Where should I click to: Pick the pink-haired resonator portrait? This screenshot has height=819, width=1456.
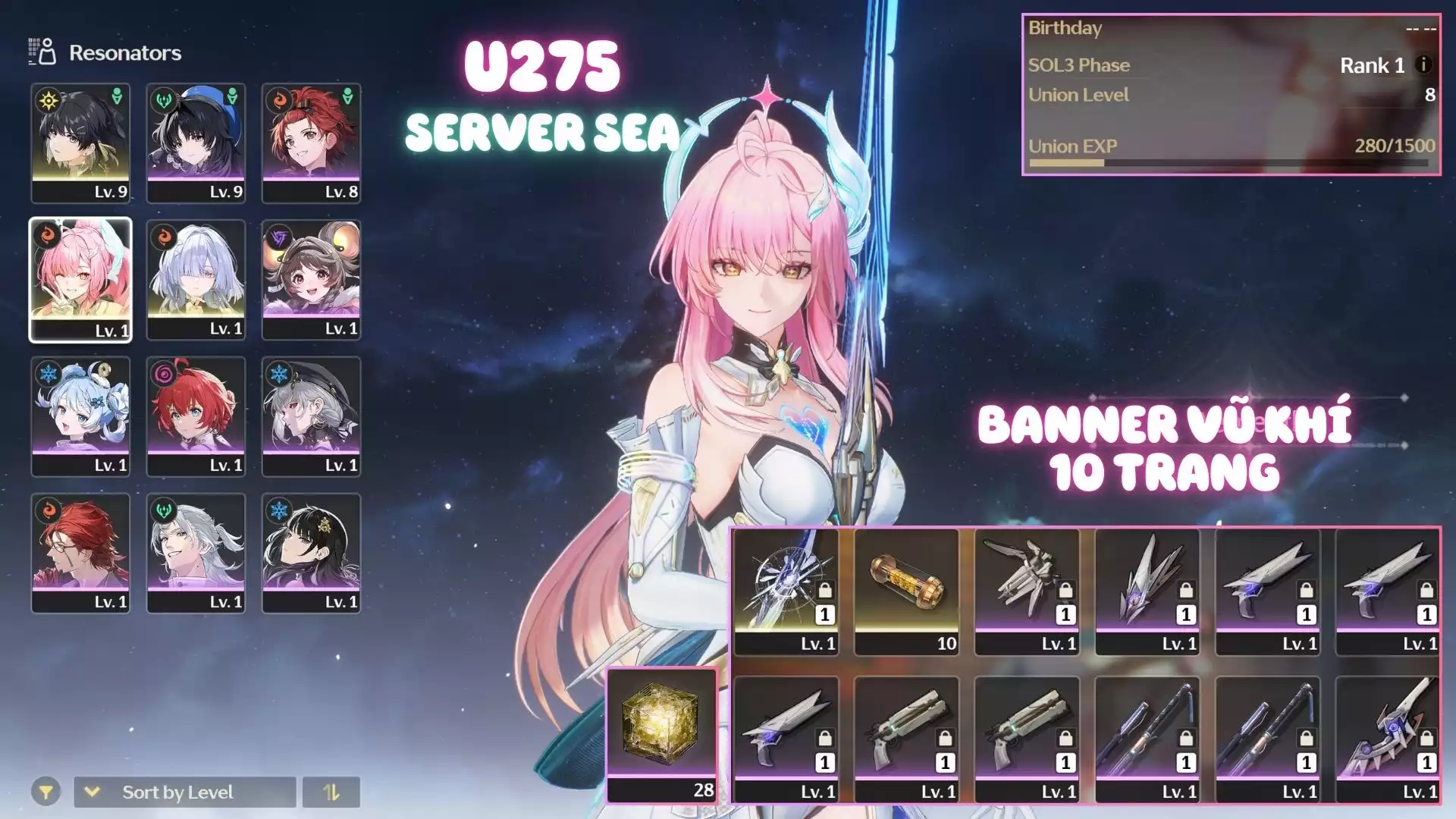[x=80, y=279]
